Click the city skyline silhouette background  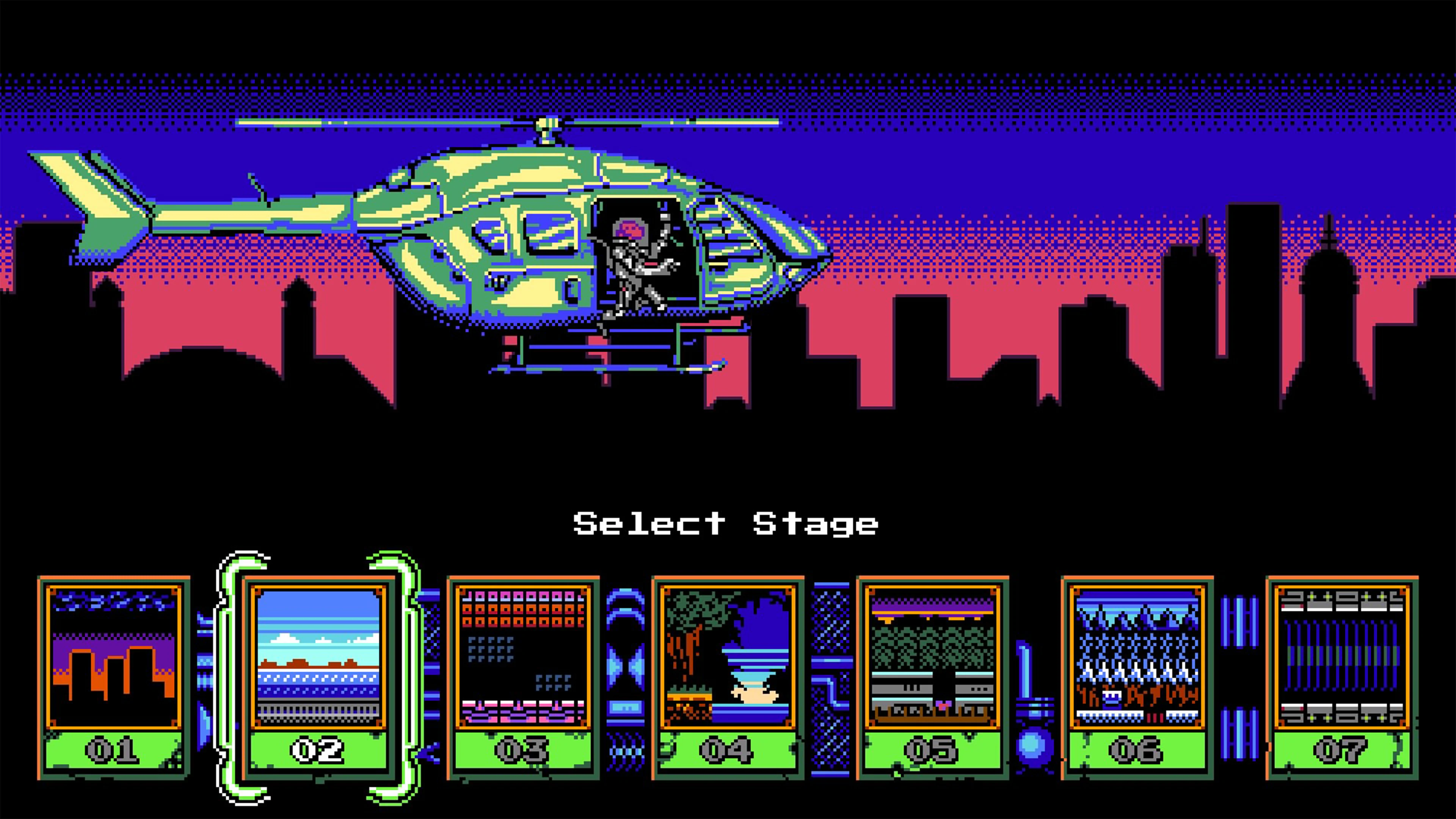[1187, 339]
